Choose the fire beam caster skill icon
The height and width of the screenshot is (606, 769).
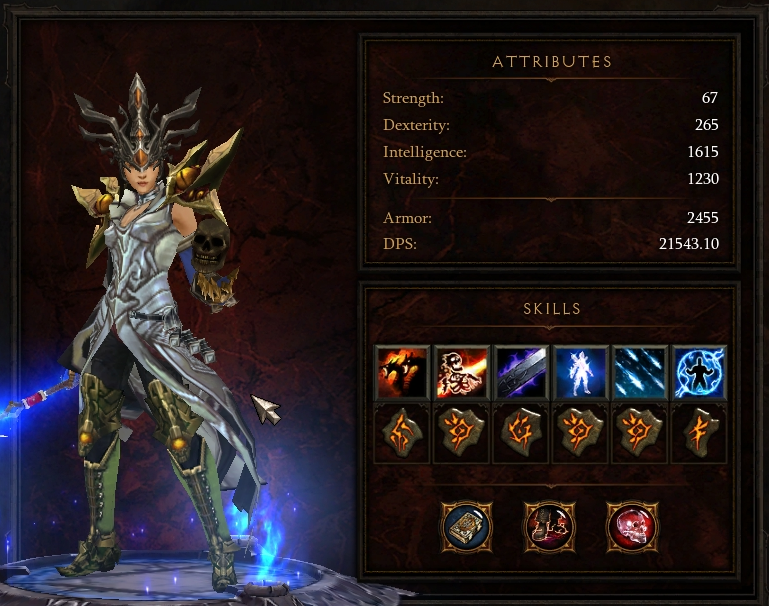(x=462, y=372)
